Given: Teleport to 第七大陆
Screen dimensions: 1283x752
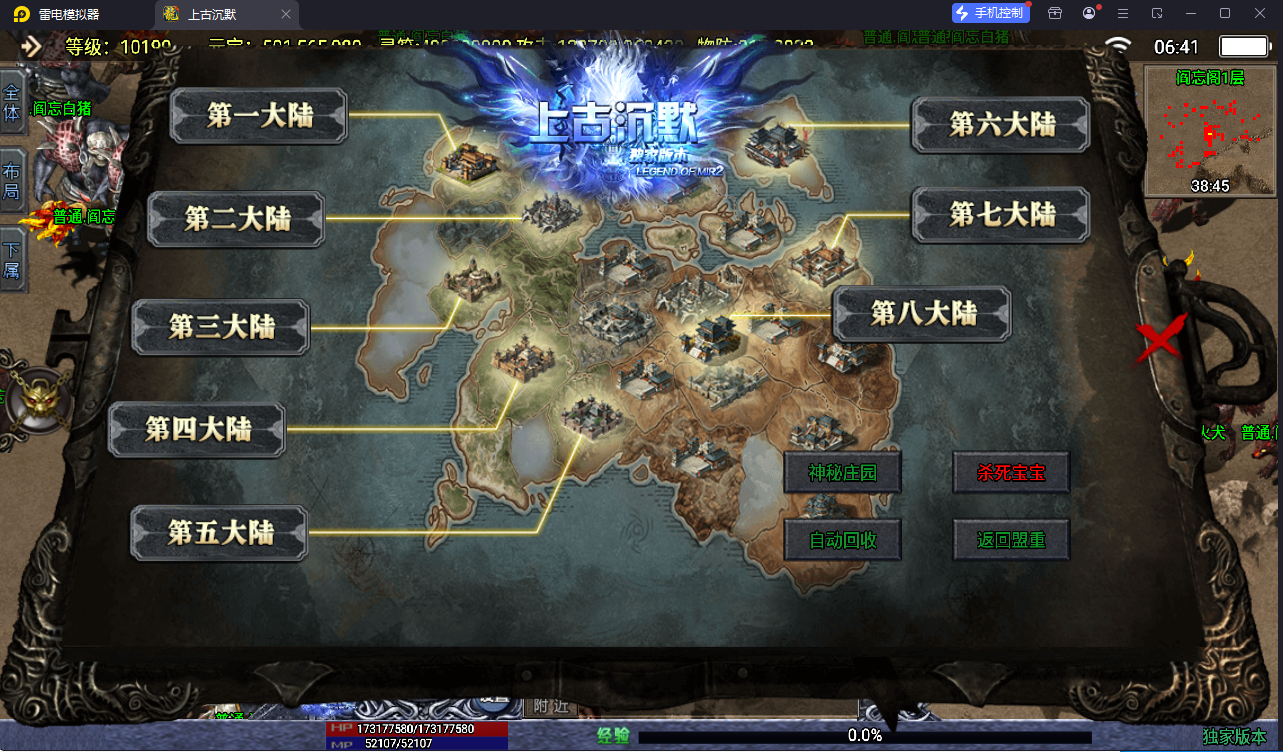Looking at the screenshot, I should pyautogui.click(x=1001, y=214).
